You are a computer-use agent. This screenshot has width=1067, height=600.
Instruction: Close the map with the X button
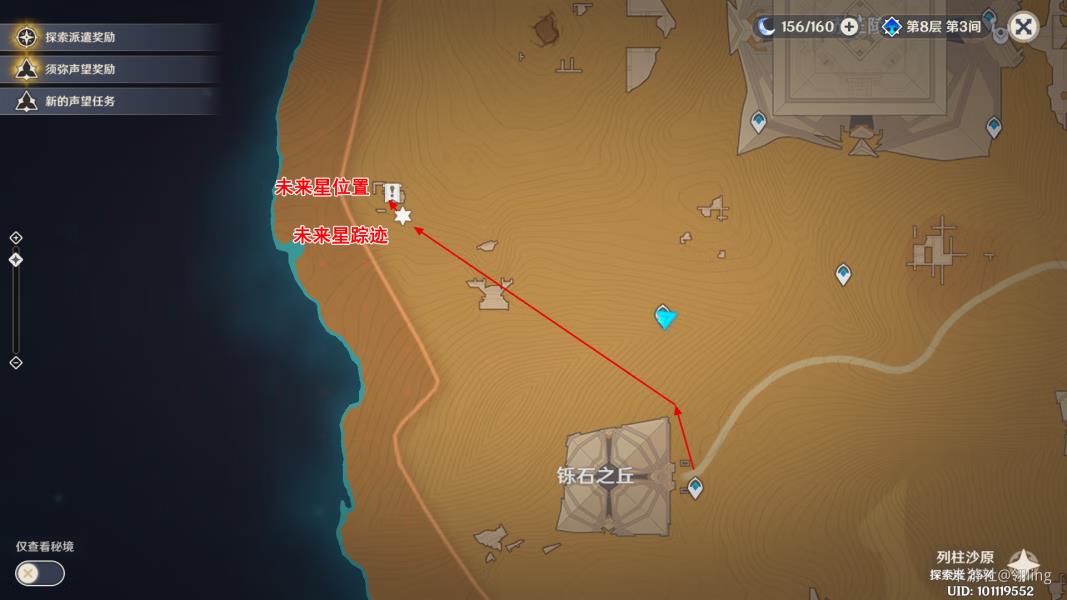[x=1023, y=27]
